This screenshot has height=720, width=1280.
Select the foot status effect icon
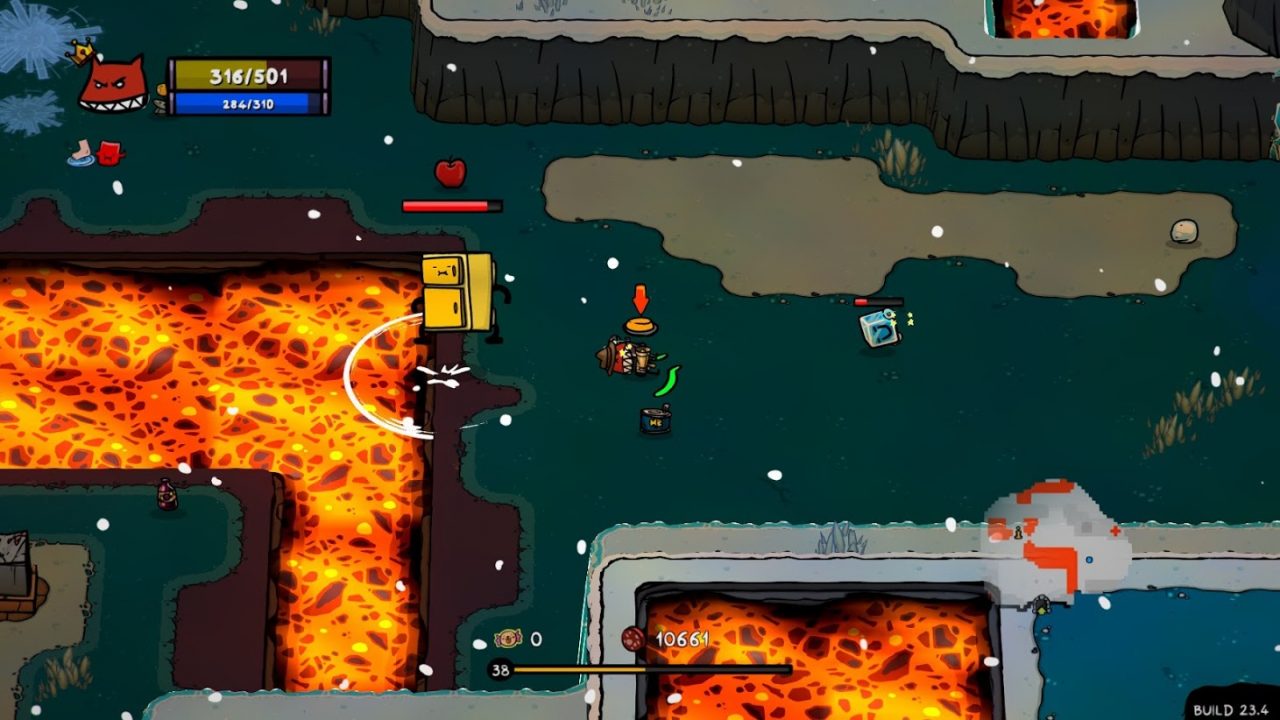coord(81,153)
